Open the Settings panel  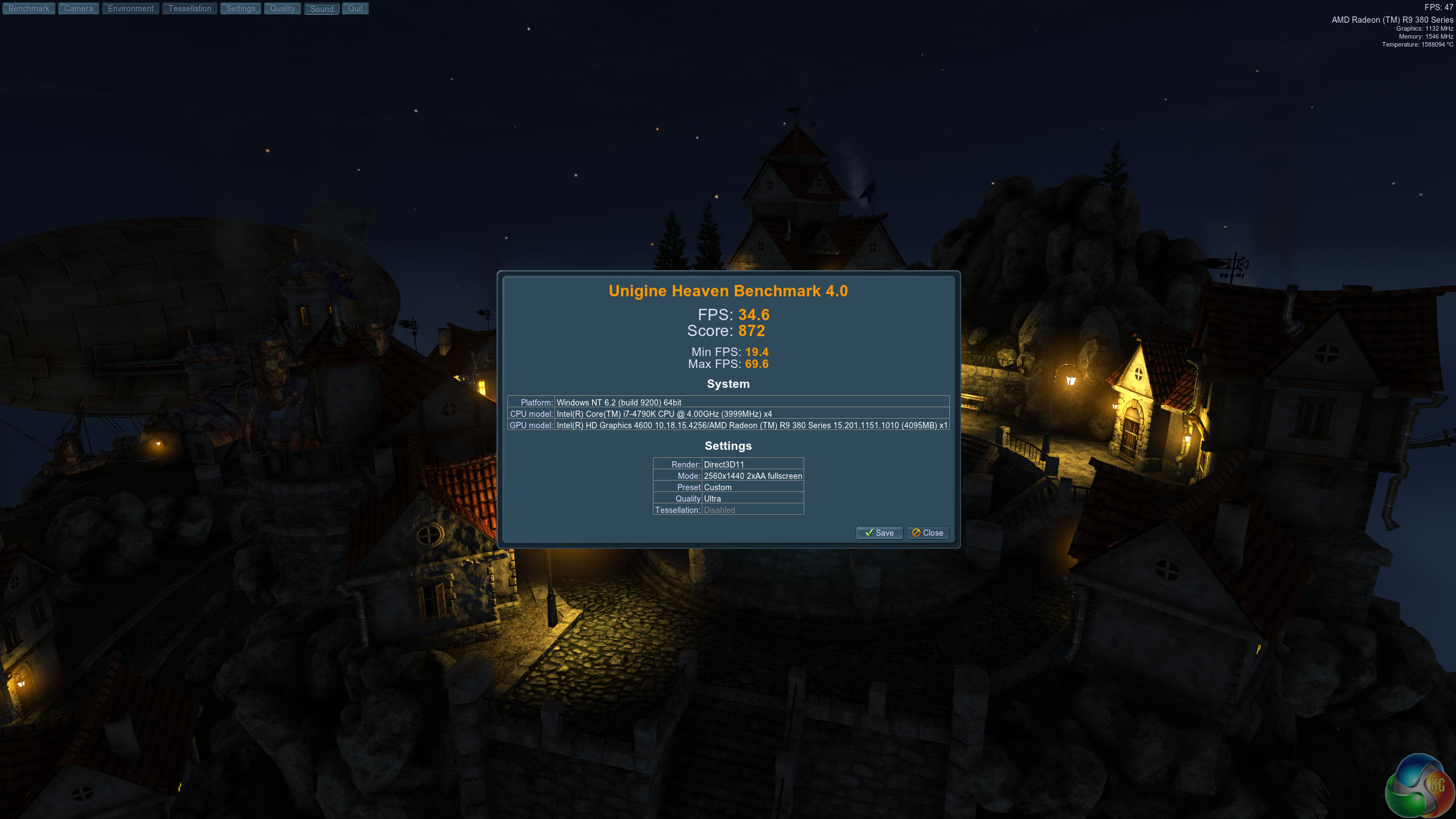[x=241, y=9]
